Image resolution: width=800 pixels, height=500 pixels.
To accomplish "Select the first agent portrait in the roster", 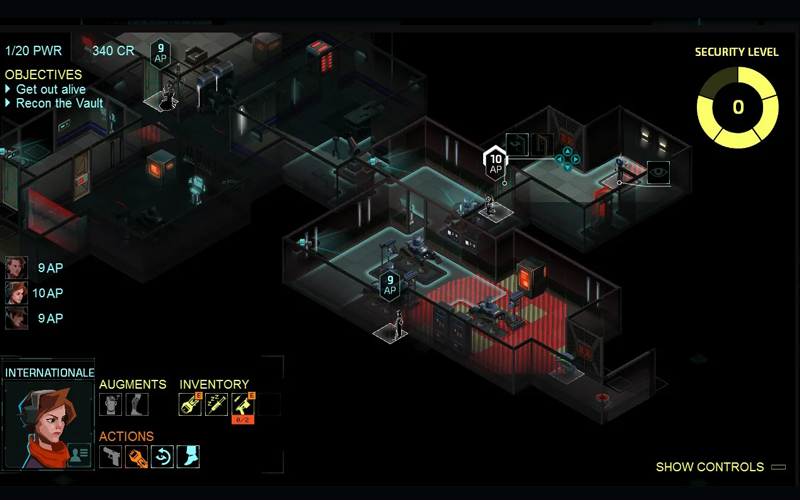I will pos(16,268).
